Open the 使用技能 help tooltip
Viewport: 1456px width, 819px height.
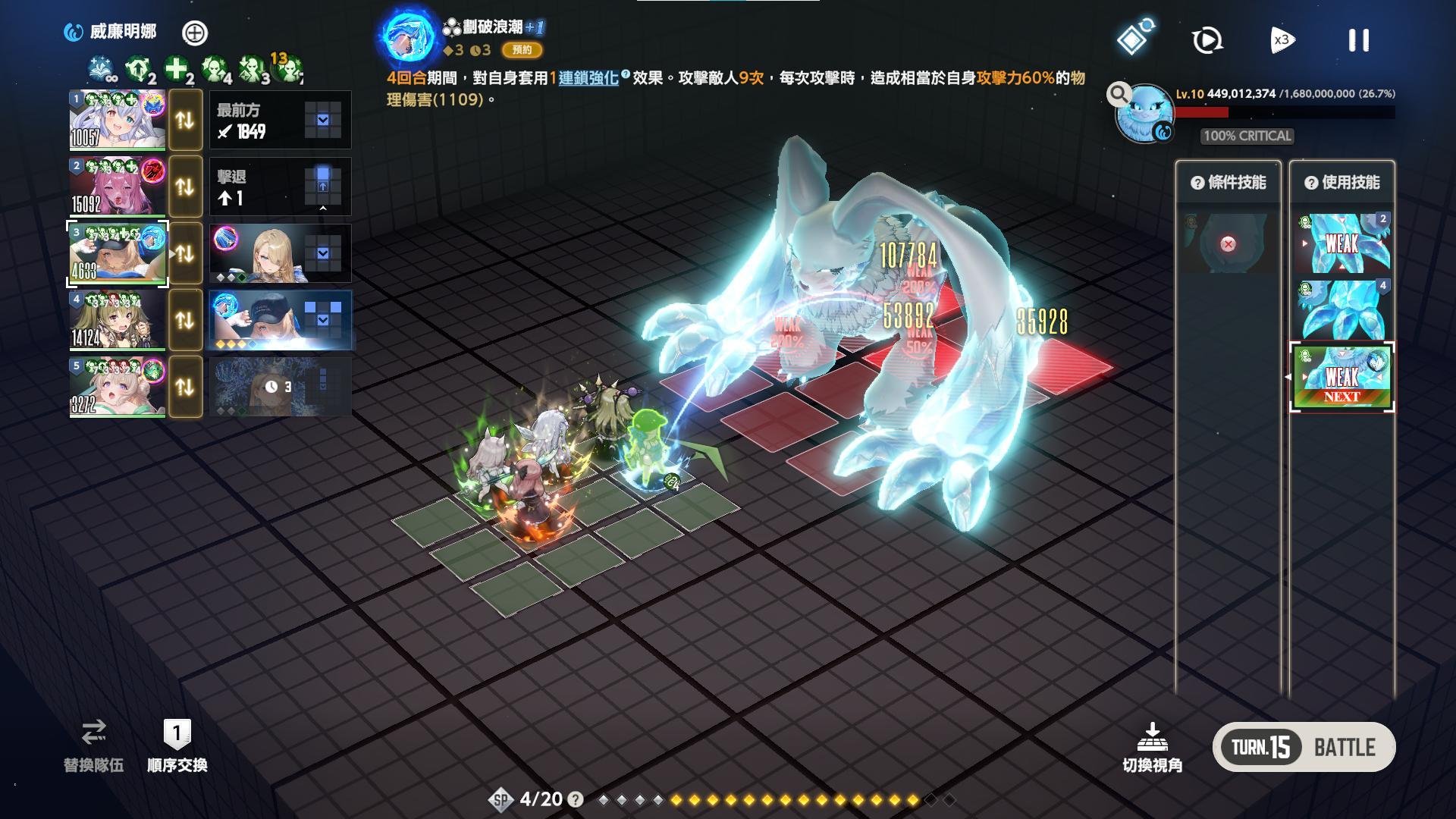tap(1311, 183)
